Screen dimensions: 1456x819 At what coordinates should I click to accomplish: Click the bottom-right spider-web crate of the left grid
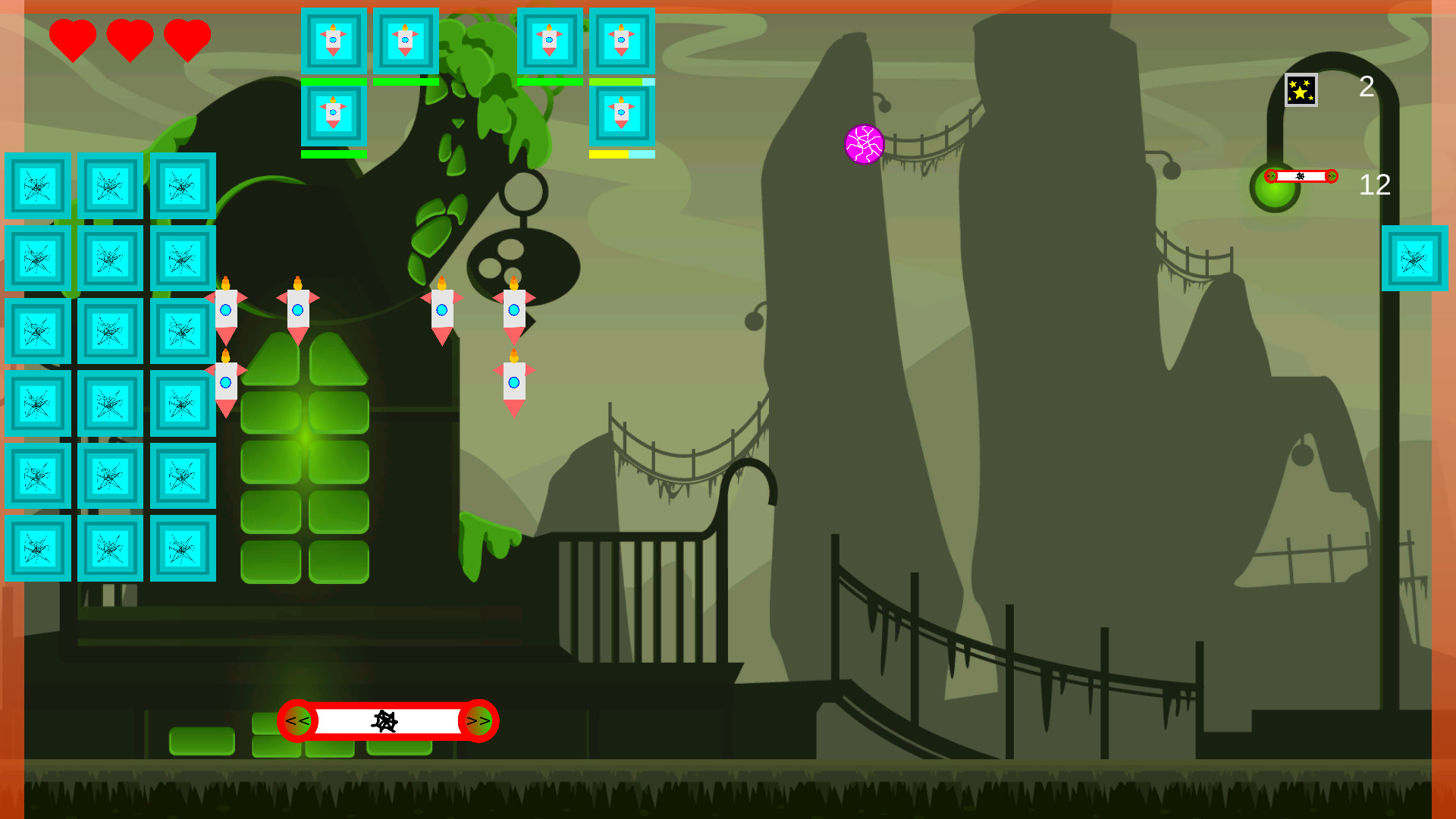[182, 548]
